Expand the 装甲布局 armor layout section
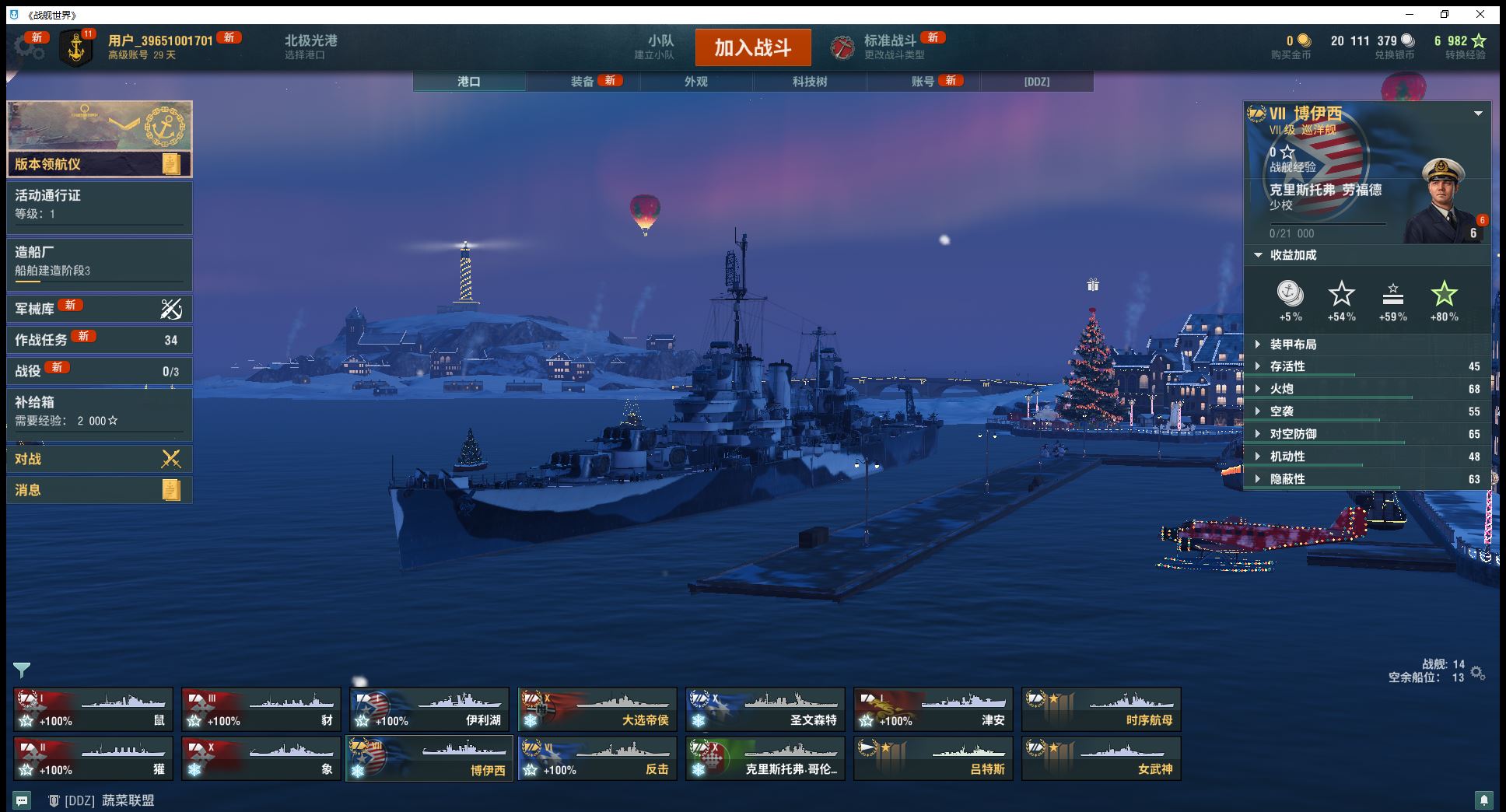The image size is (1506, 812). coord(1293,344)
